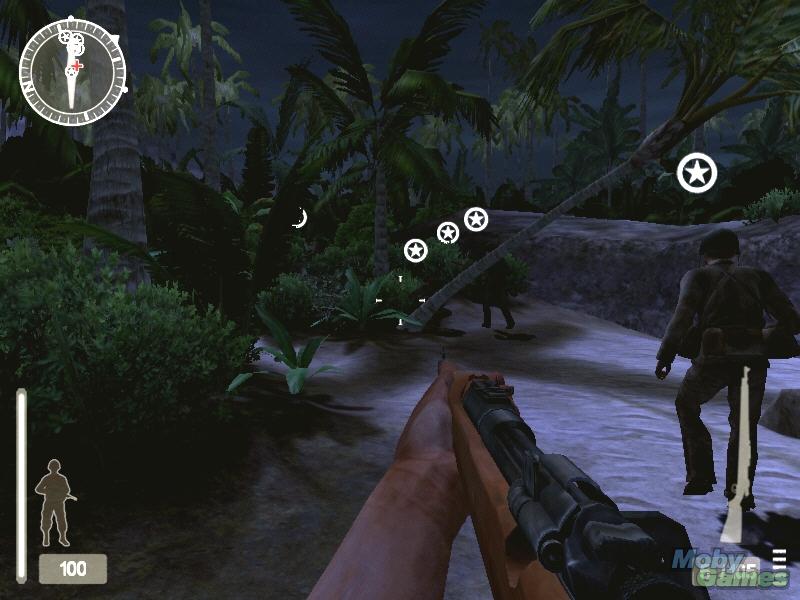Select the largest squadmate star marker
The width and height of the screenshot is (800, 600).
(x=697, y=174)
